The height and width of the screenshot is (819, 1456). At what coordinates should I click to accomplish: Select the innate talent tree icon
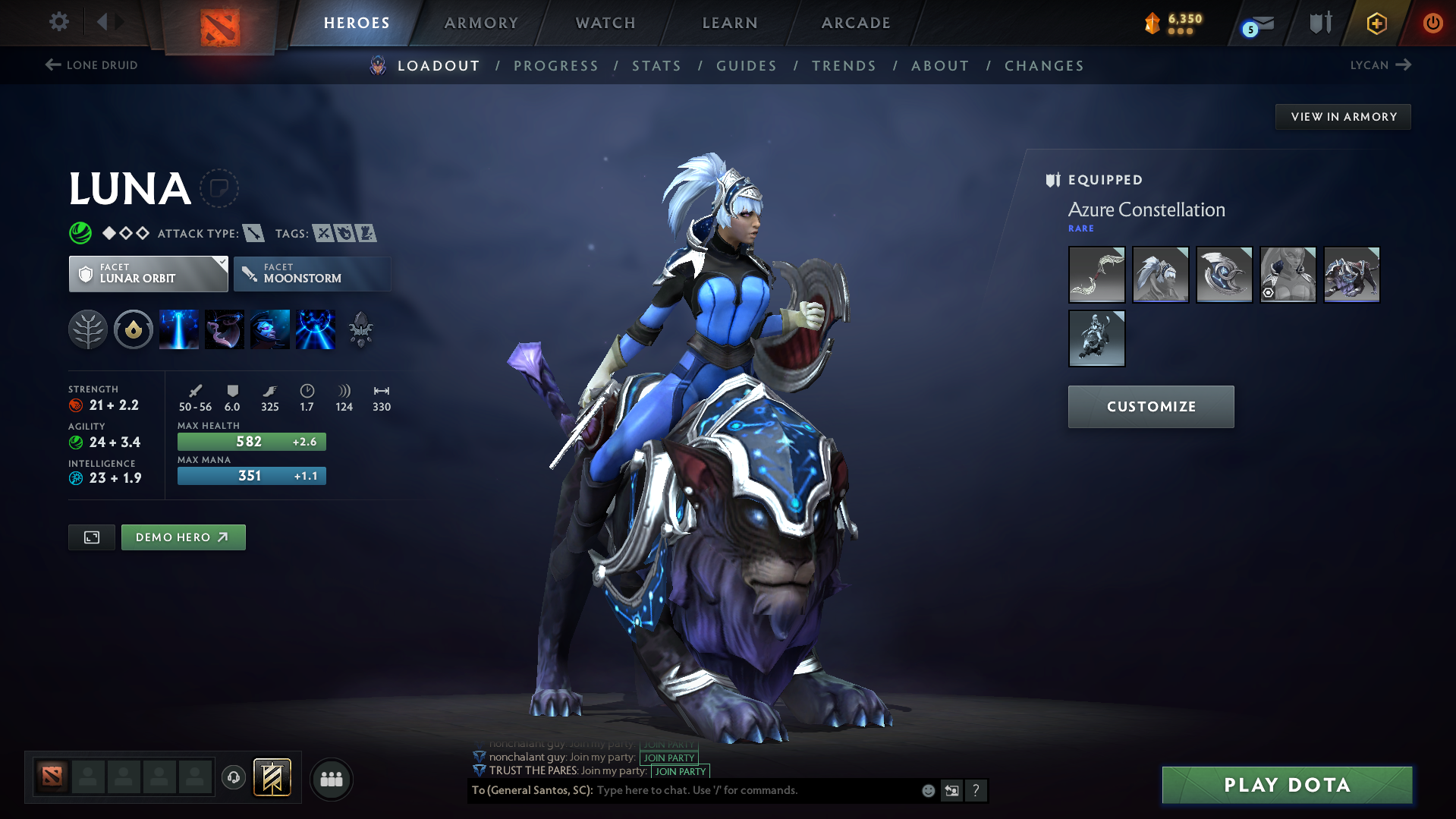pos(88,329)
